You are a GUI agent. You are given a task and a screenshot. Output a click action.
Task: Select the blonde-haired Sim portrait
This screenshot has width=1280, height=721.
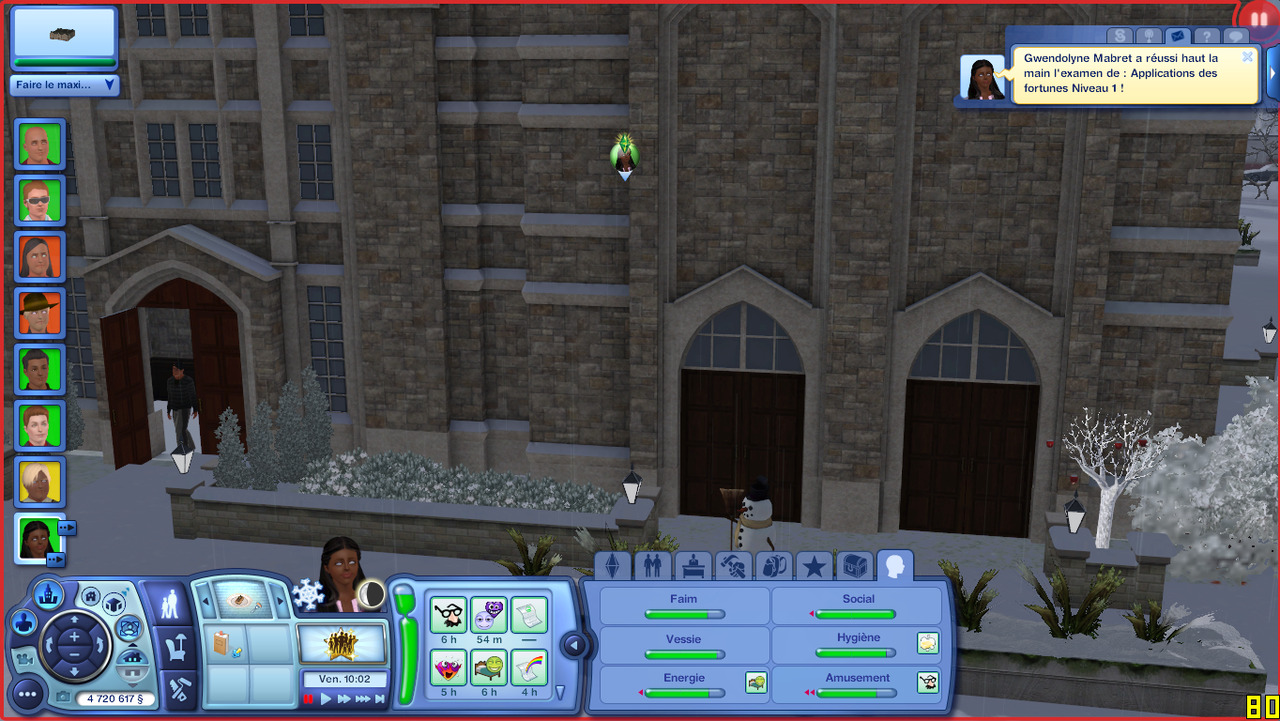[40, 482]
